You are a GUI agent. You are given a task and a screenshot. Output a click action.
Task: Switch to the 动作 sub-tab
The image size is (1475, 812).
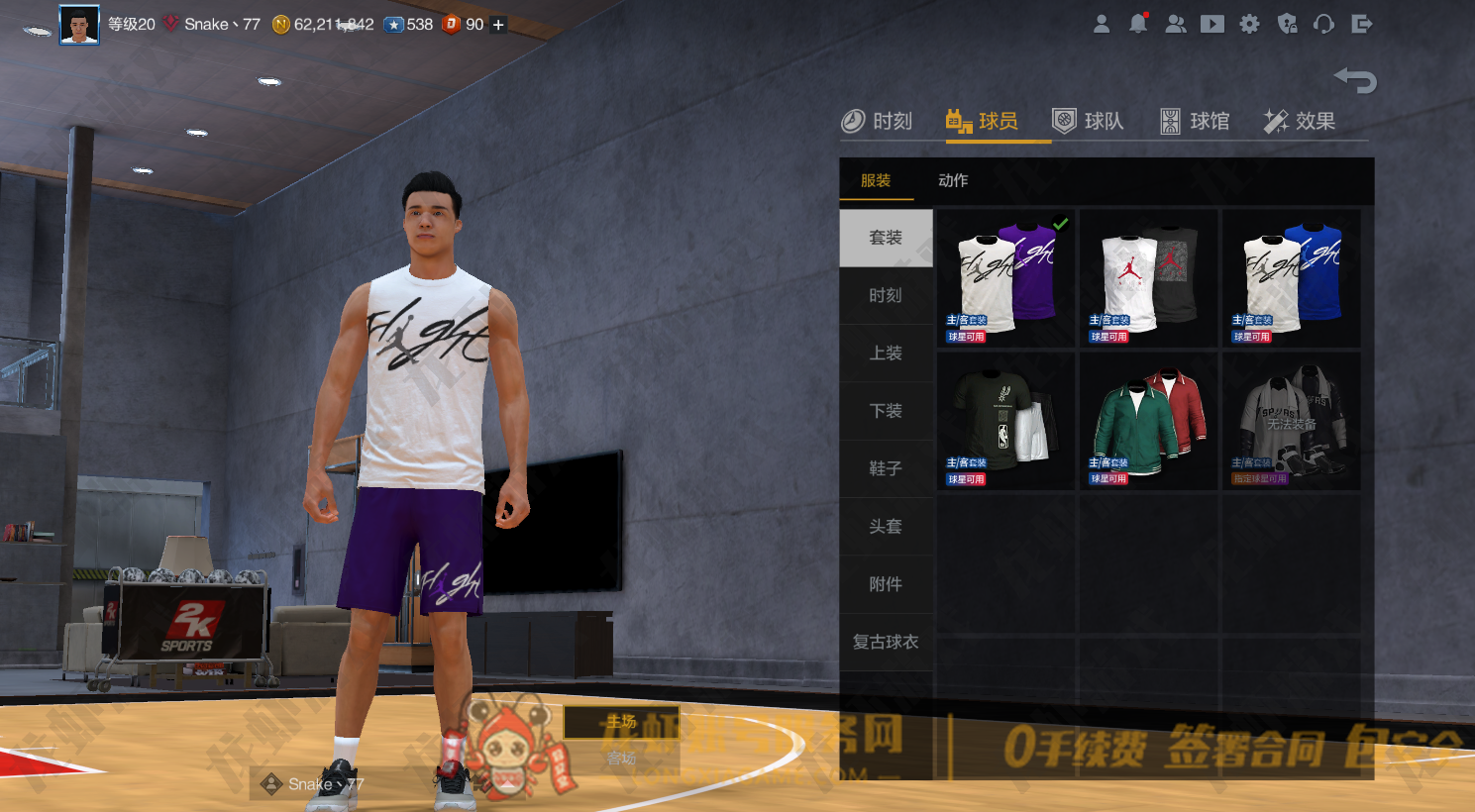pos(953,180)
